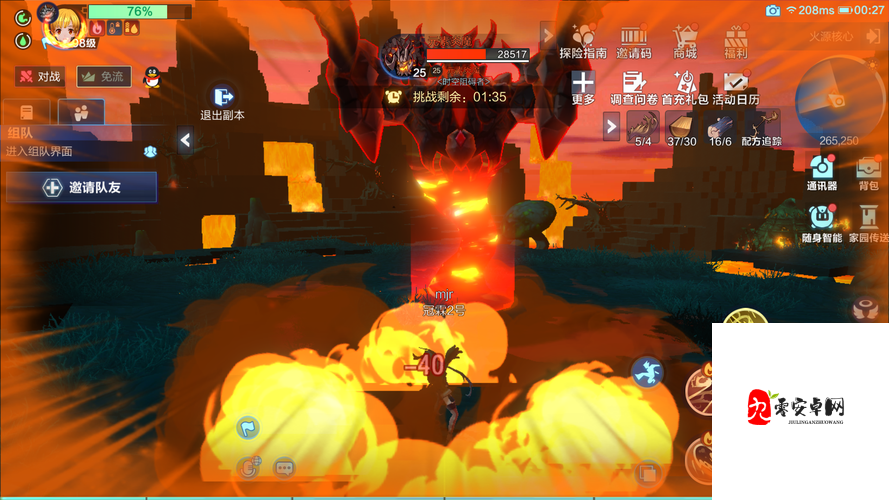Viewport: 889px width, 500px height.
Task: Collapse the team panel with the arrow
Action: click(x=185, y=141)
